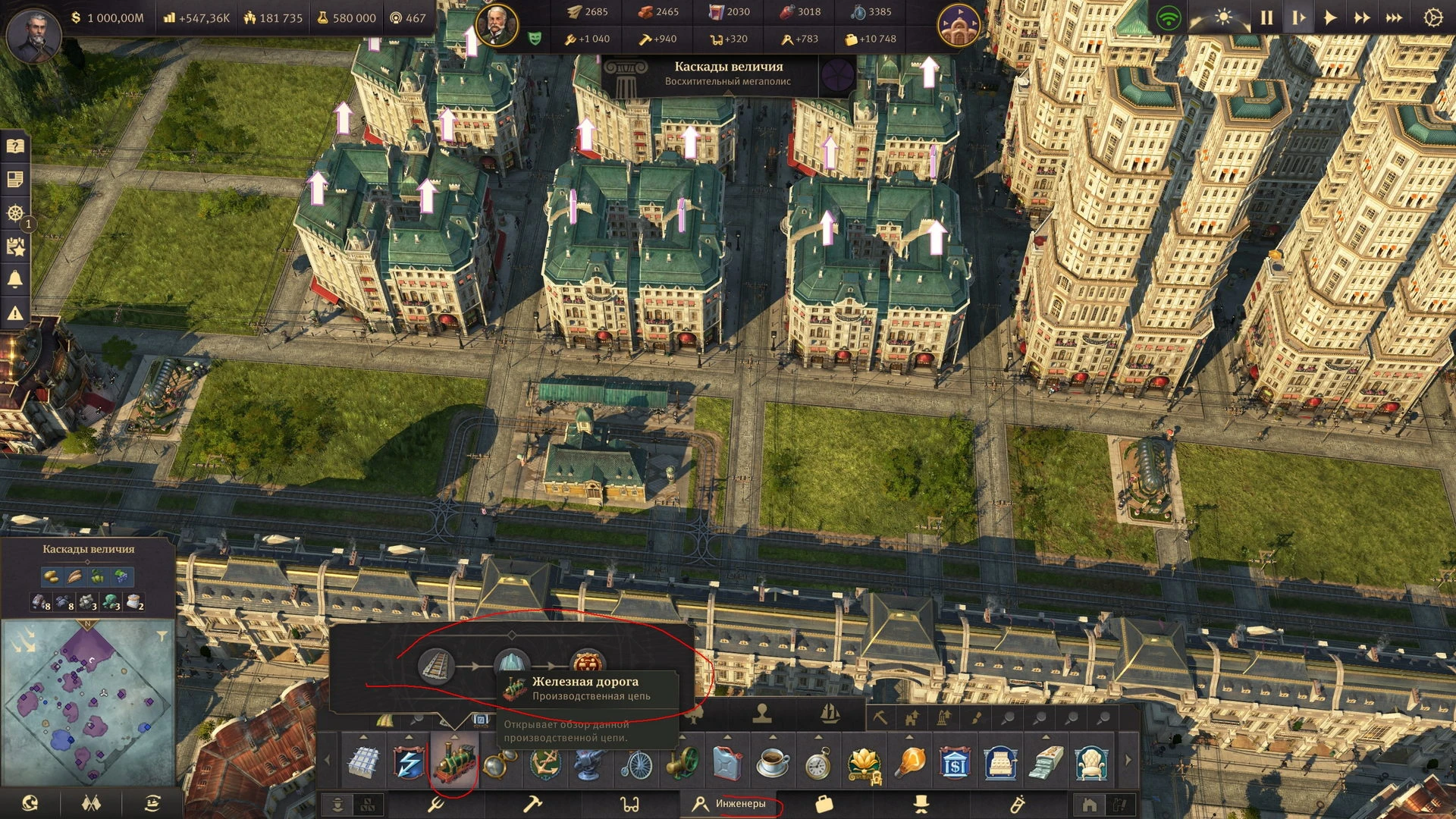
Task: Select the Инженеры population tier tab
Action: click(x=732, y=803)
